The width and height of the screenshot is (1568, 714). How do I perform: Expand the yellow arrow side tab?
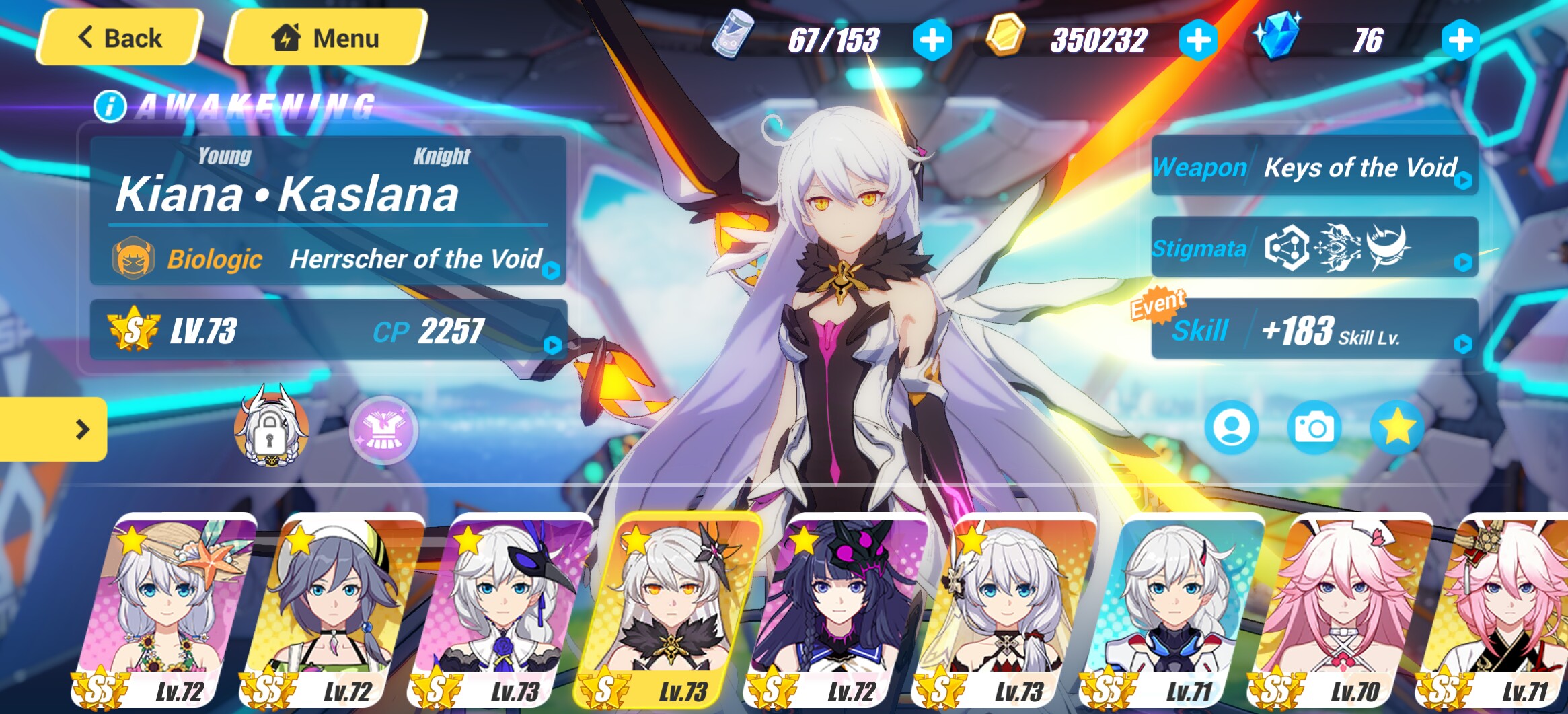pos(54,429)
